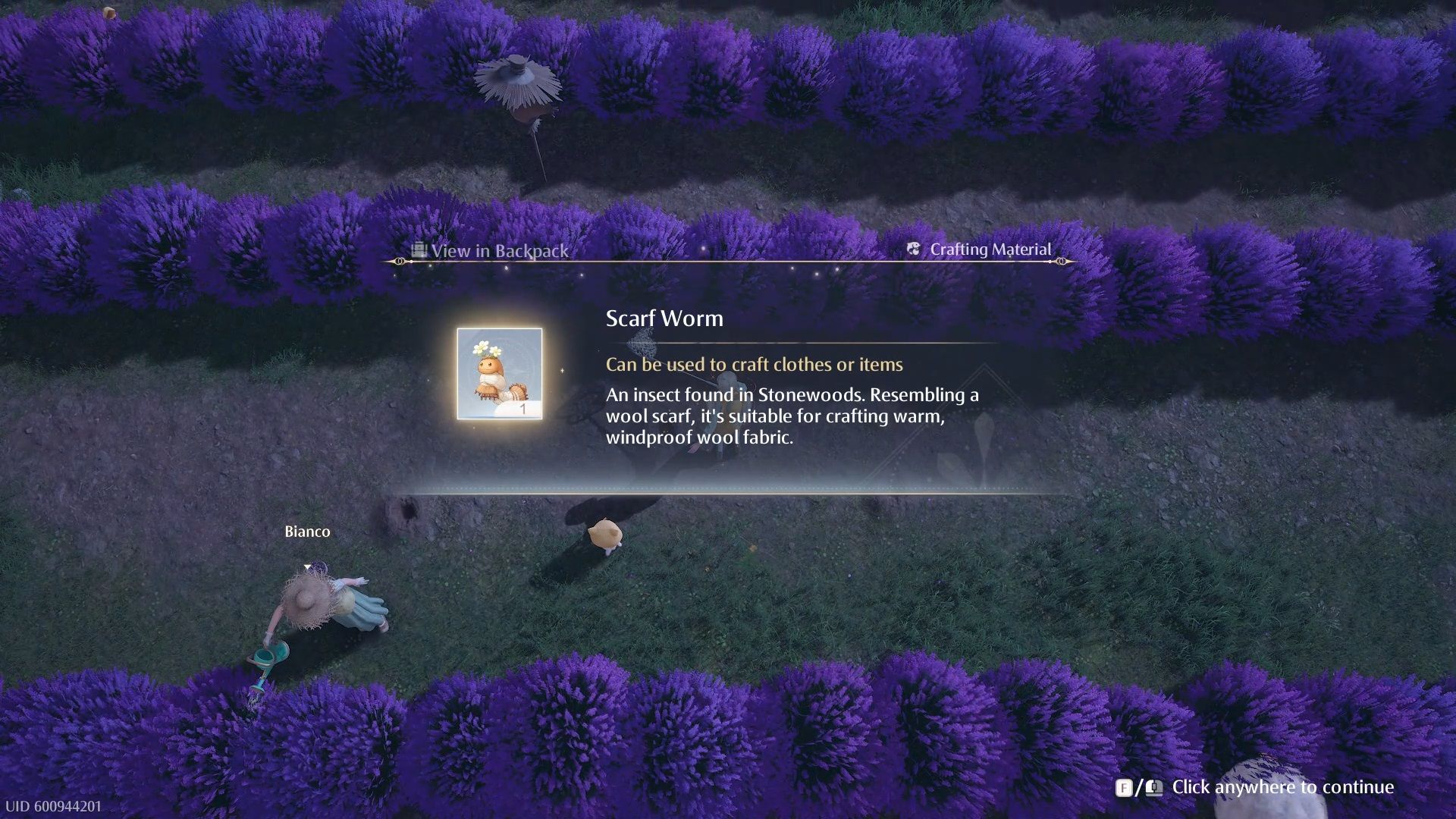Toggle the Bianco nameplate

(x=307, y=532)
